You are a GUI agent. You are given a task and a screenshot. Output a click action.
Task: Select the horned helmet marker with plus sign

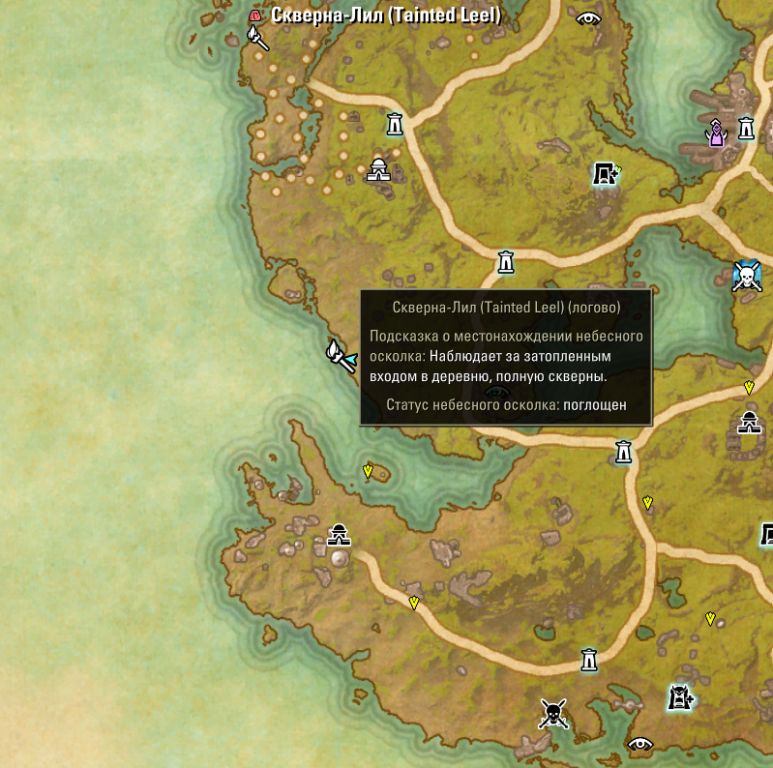681,697
